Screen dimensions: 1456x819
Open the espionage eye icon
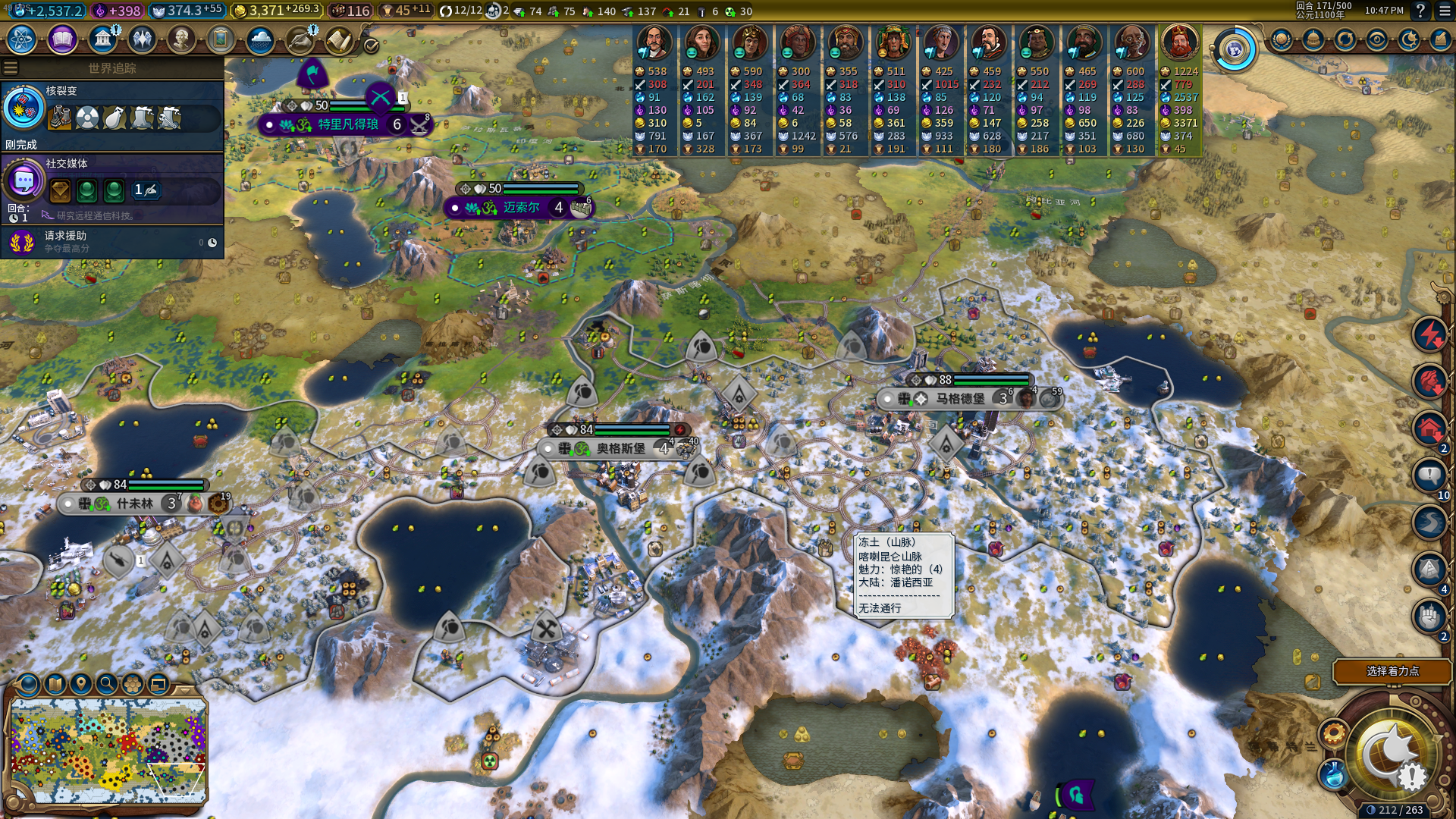1377,39
